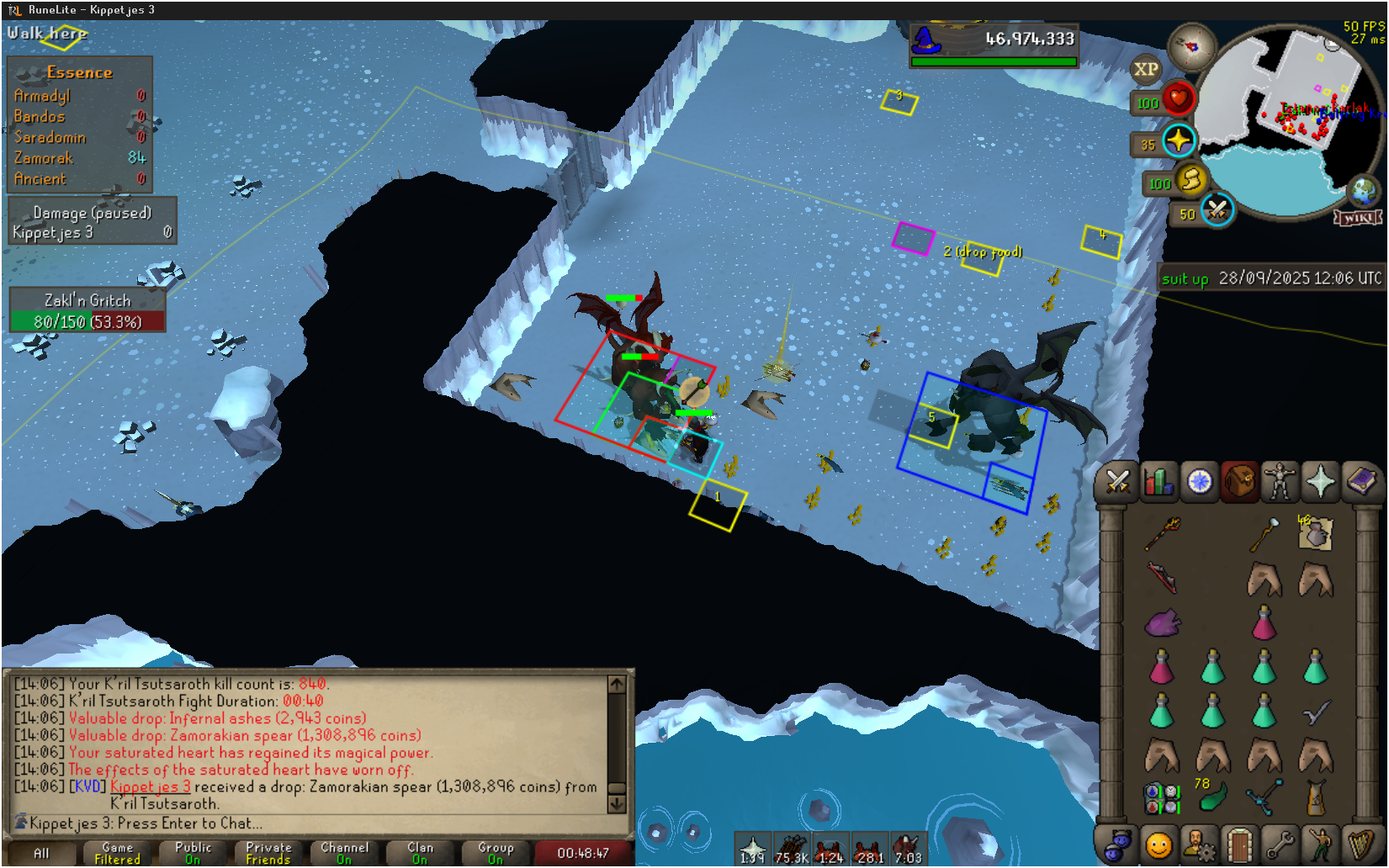Open the Wiki lookup button
This screenshot has width=1389, height=868.
(x=1357, y=219)
